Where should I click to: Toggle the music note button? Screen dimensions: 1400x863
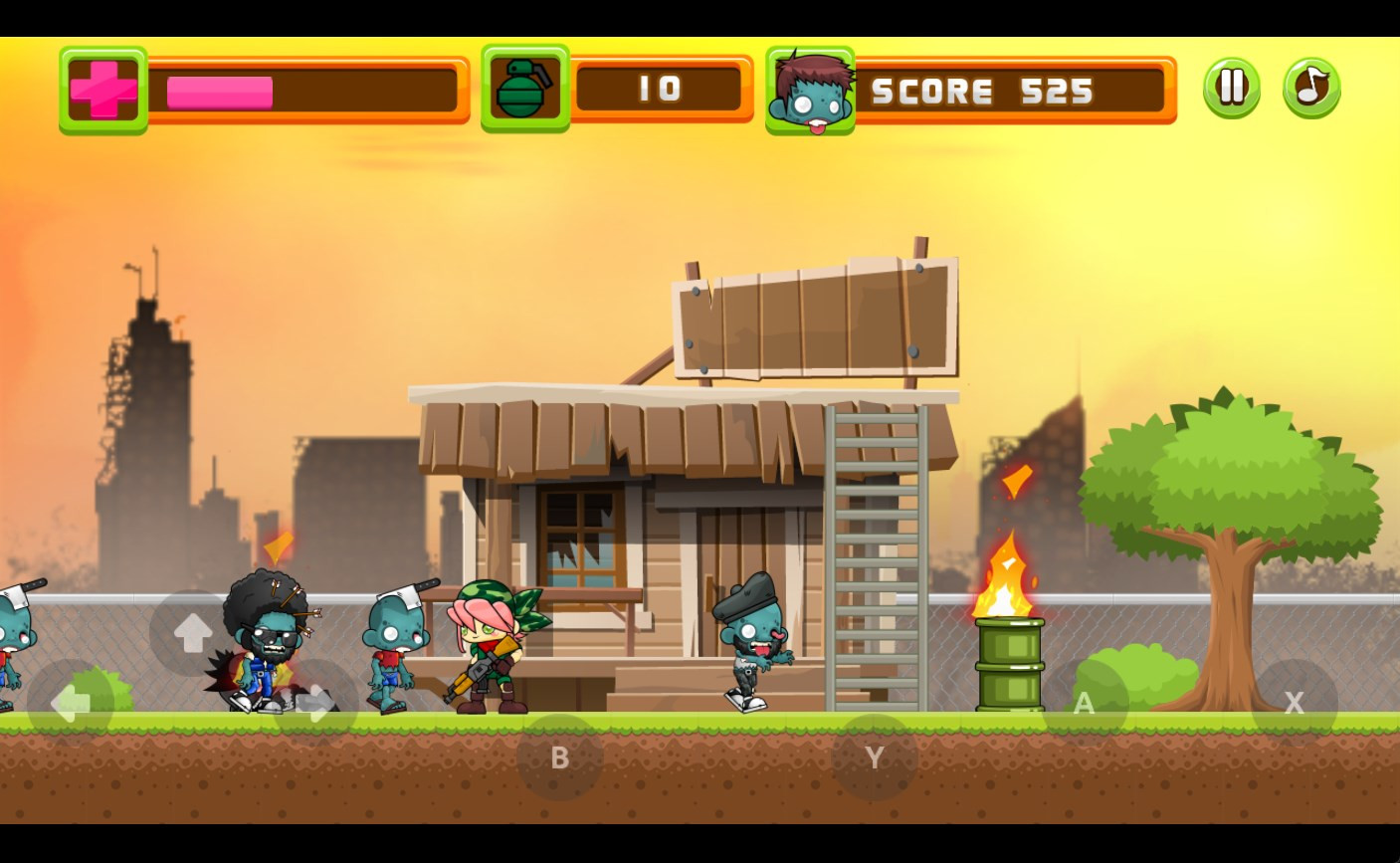(x=1311, y=88)
